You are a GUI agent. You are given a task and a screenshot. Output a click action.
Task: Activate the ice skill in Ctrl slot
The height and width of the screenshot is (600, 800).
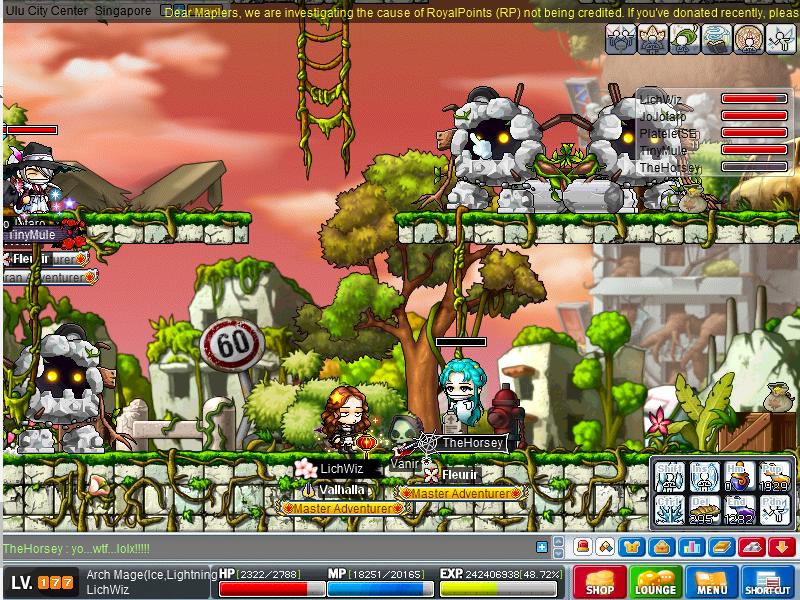pos(668,510)
